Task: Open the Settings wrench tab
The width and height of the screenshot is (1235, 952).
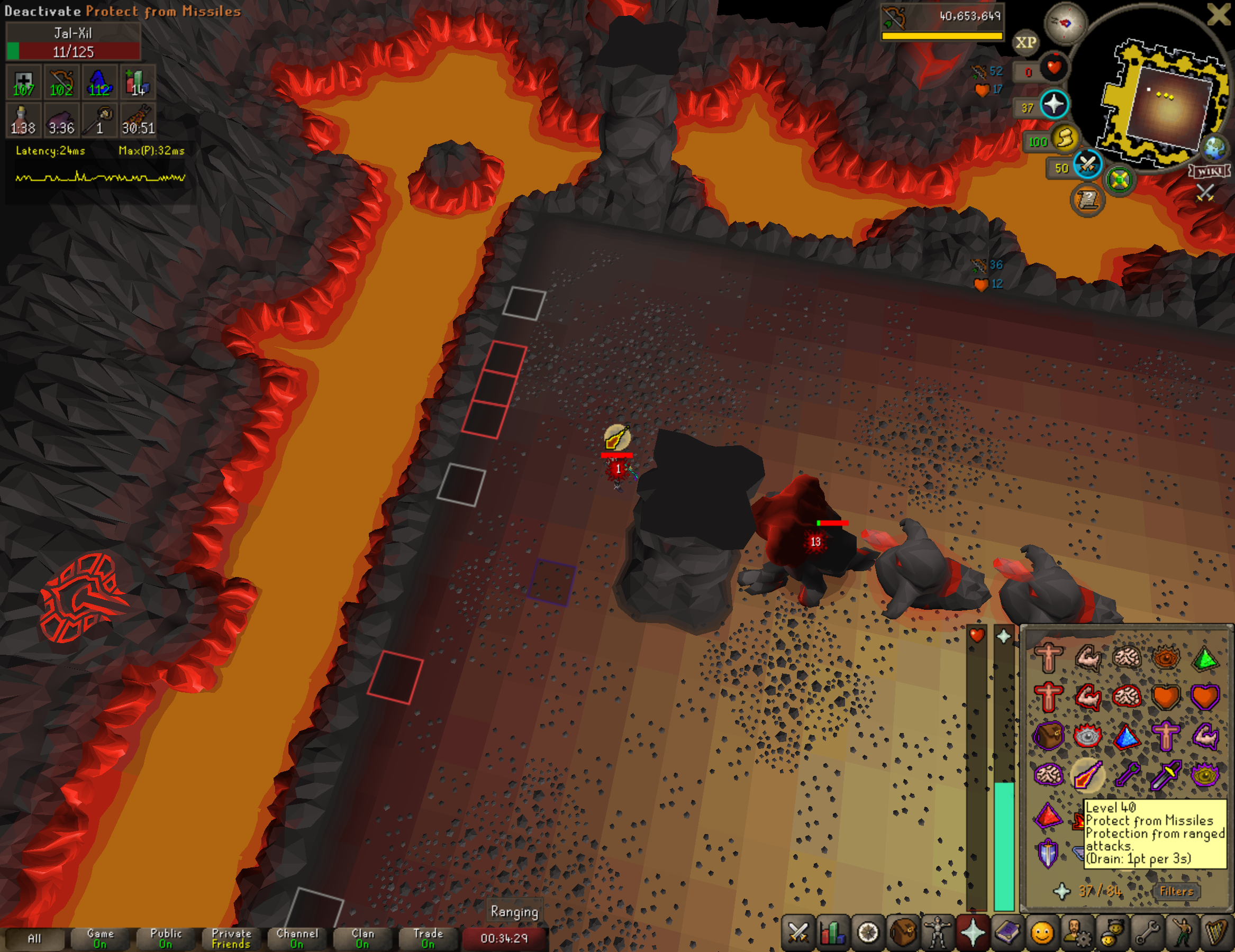Action: point(1147,933)
